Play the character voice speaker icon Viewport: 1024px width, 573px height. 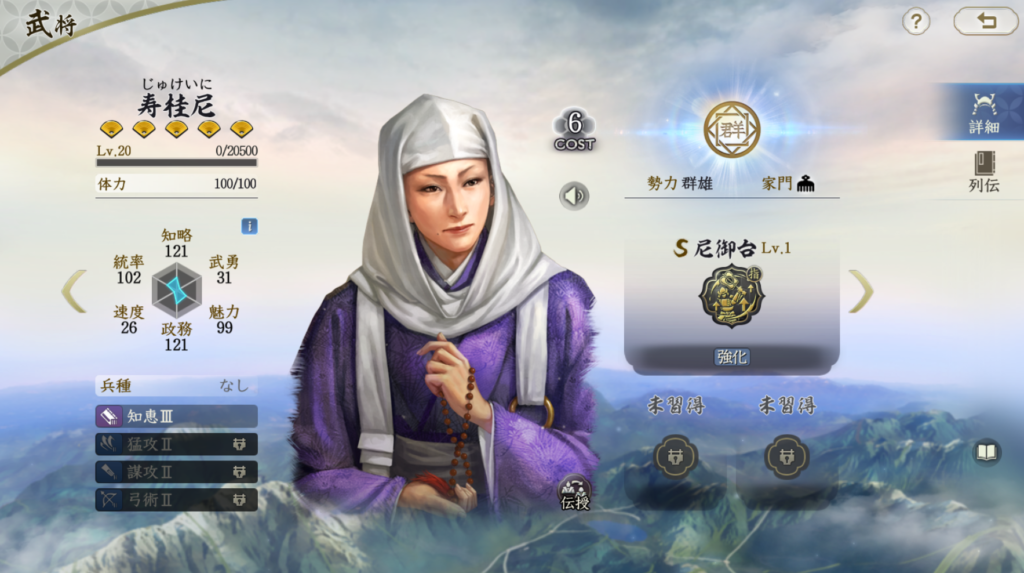pyautogui.click(x=574, y=196)
